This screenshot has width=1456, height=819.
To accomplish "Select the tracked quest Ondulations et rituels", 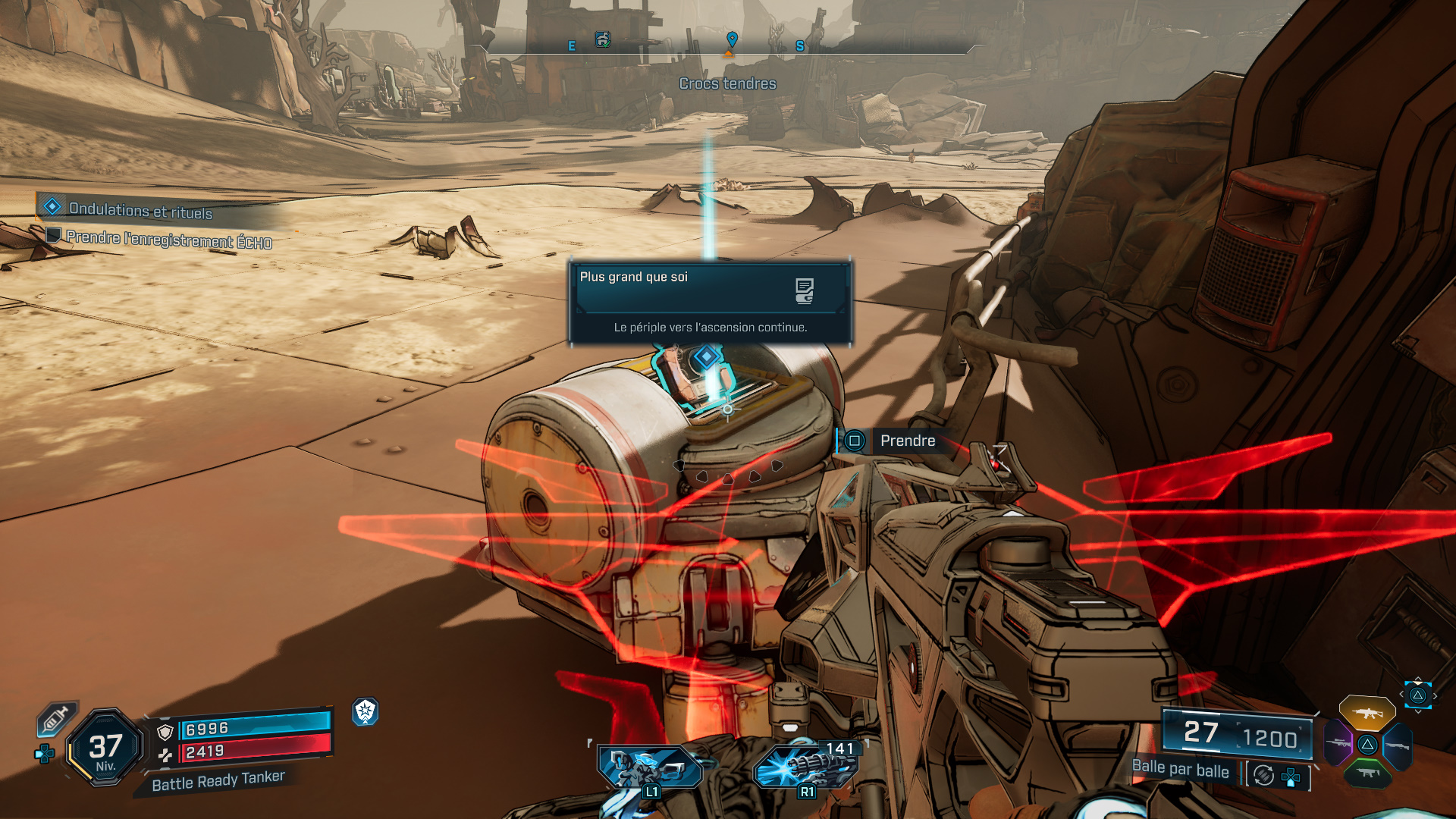I will point(140,209).
